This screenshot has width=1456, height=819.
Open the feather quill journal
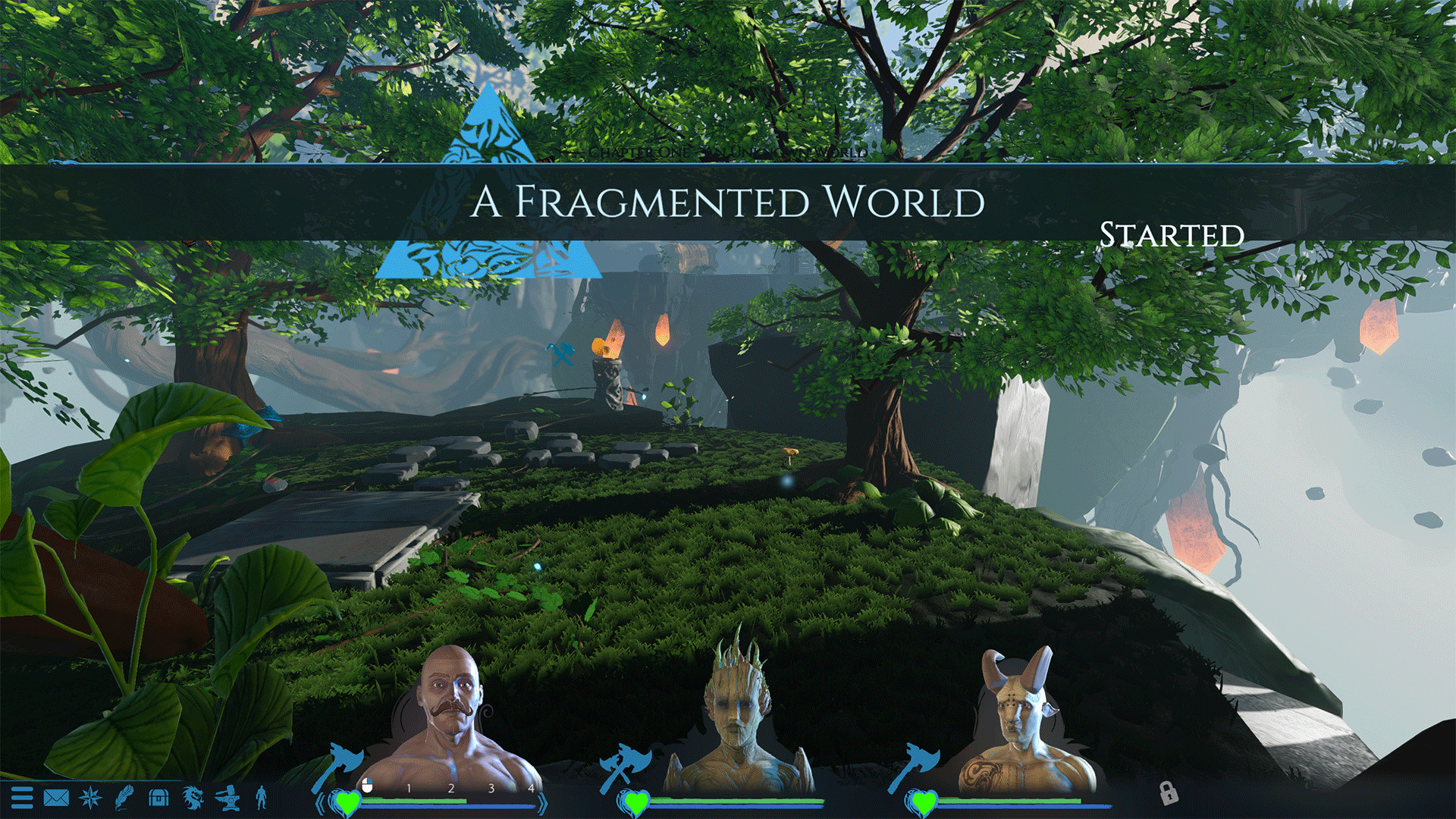pos(124,798)
